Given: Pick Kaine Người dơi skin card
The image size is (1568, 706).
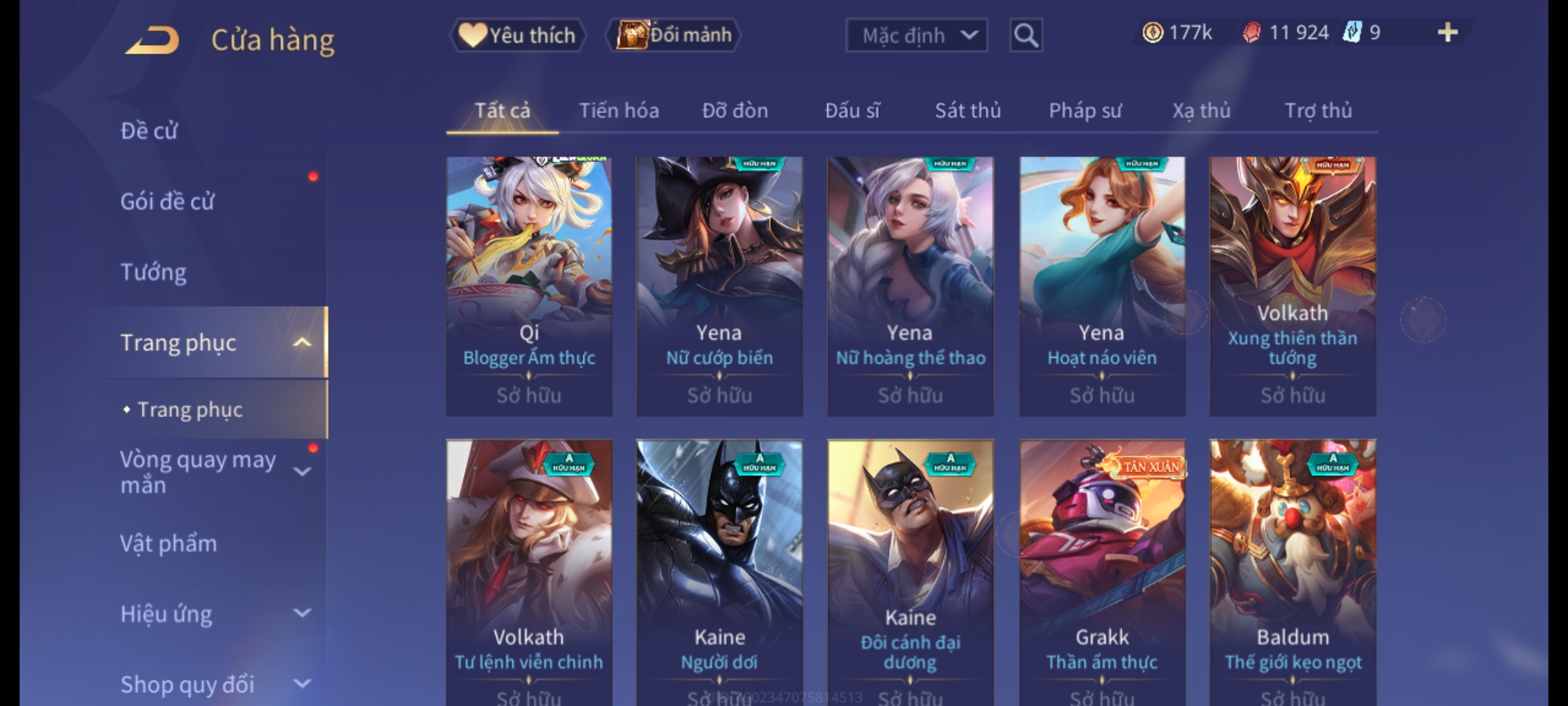Looking at the screenshot, I should (x=719, y=569).
